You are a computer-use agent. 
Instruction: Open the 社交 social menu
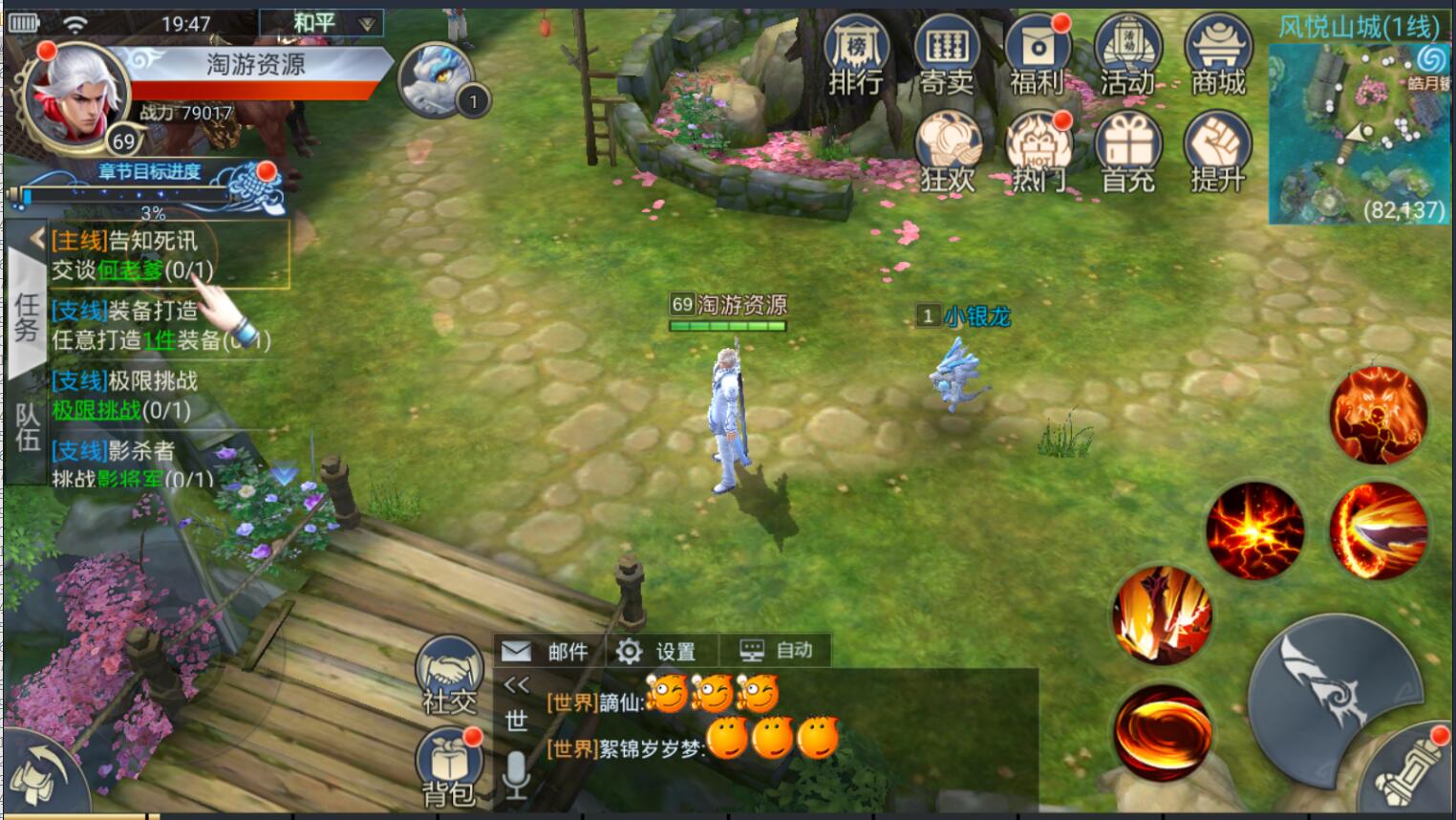[449, 674]
